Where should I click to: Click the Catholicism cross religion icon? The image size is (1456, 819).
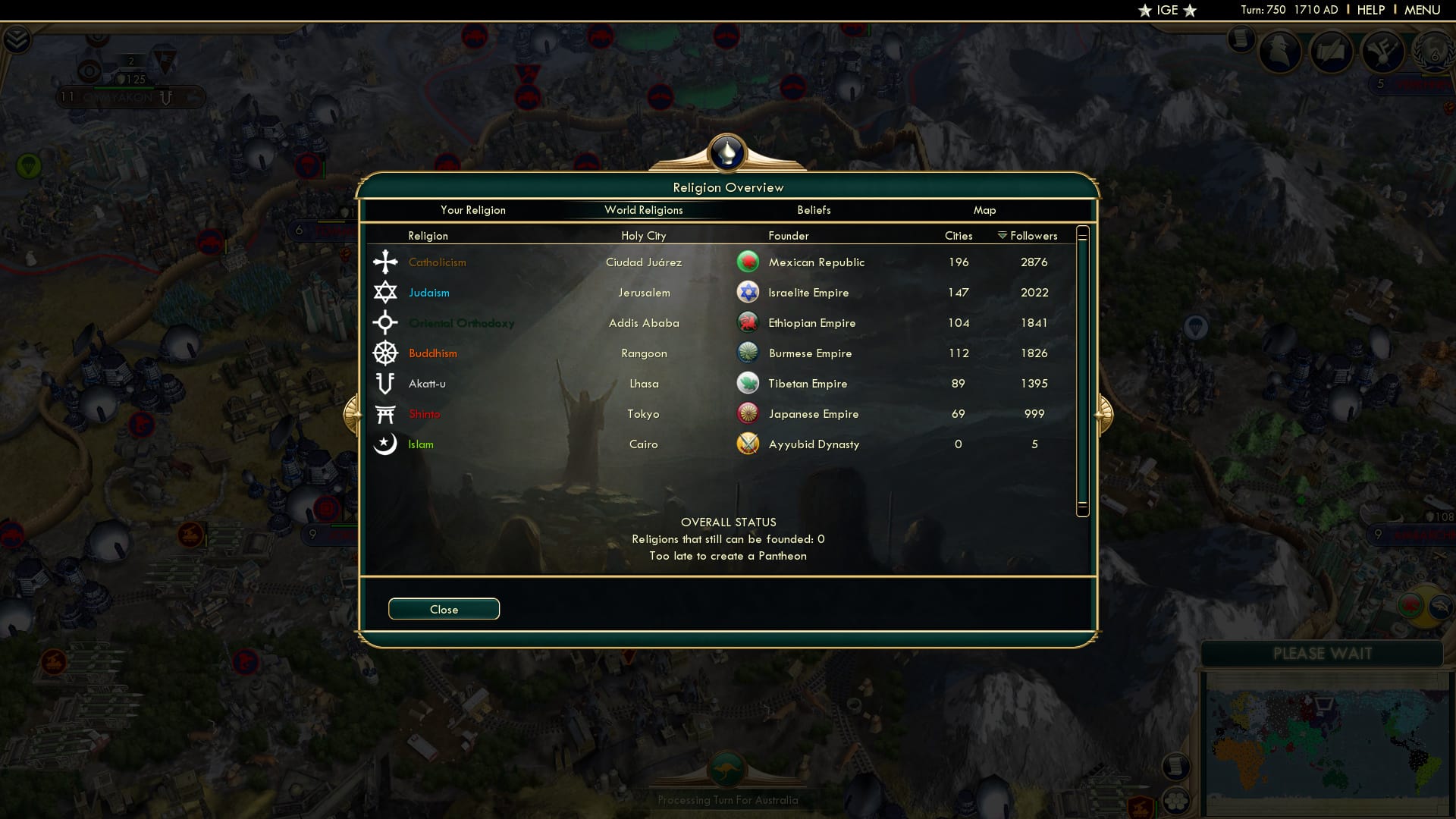pyautogui.click(x=386, y=262)
